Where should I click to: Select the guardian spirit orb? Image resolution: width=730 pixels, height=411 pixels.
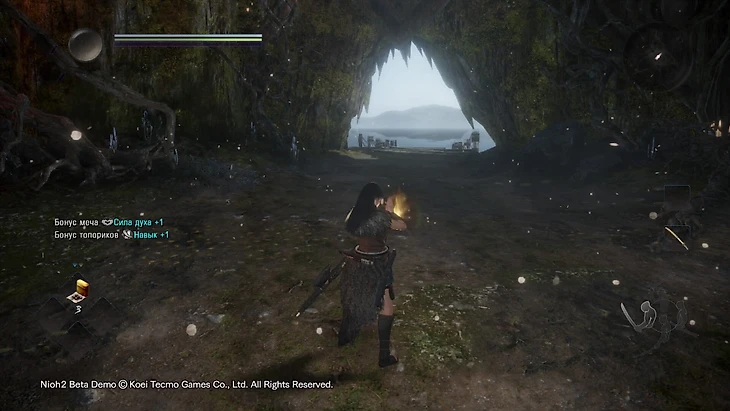tap(85, 44)
